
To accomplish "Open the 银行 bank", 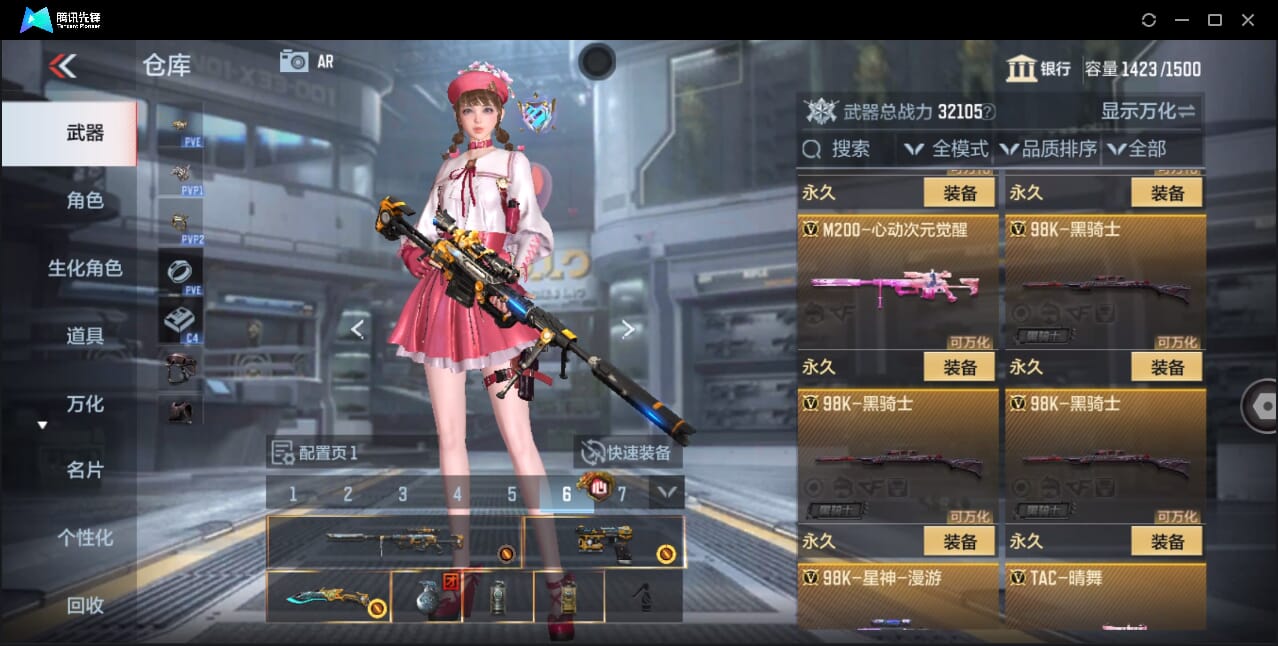I will point(1039,69).
